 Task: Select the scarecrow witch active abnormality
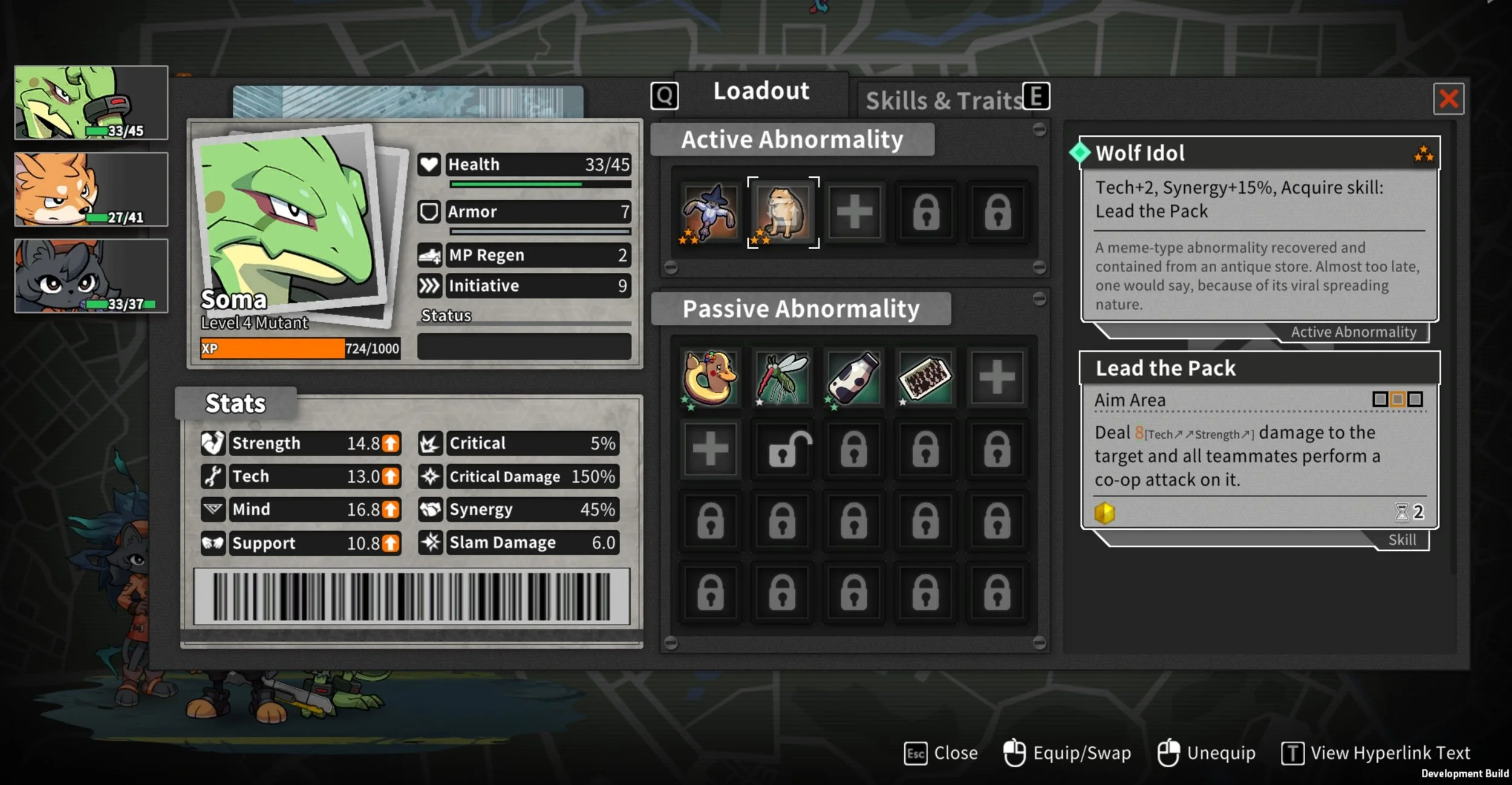pyautogui.click(x=710, y=212)
